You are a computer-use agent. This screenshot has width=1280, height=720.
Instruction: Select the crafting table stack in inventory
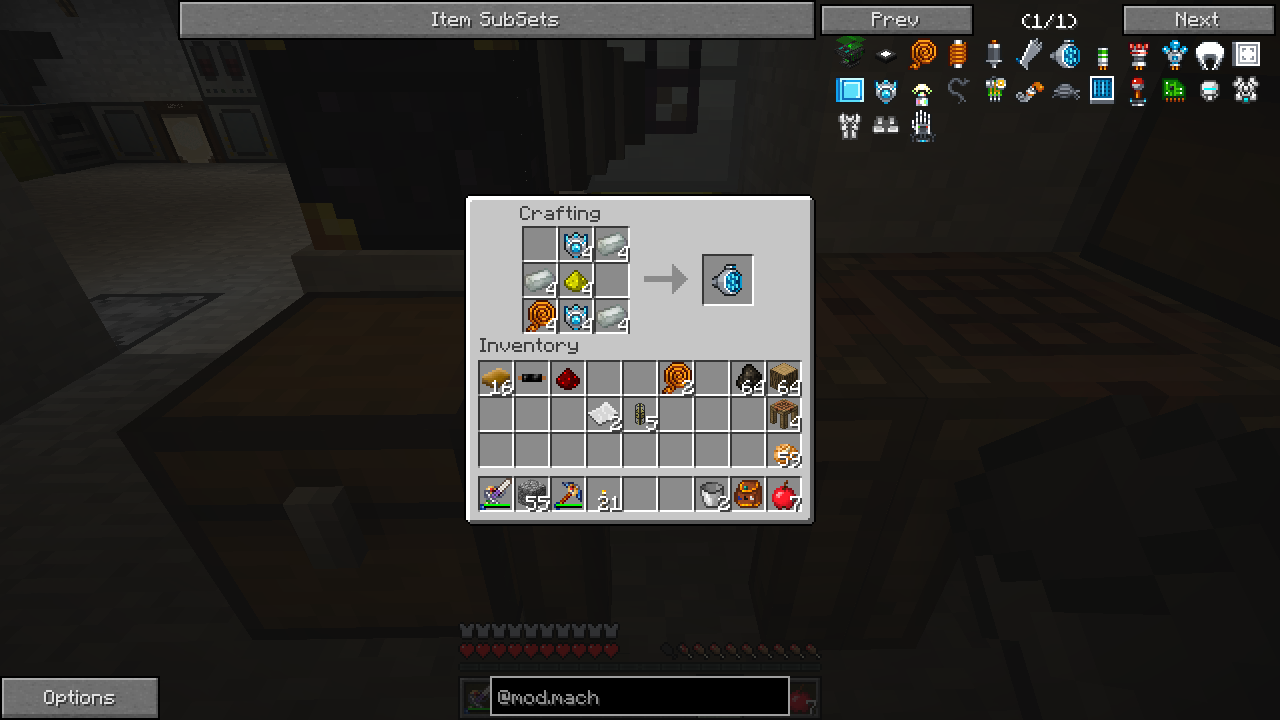click(x=784, y=415)
